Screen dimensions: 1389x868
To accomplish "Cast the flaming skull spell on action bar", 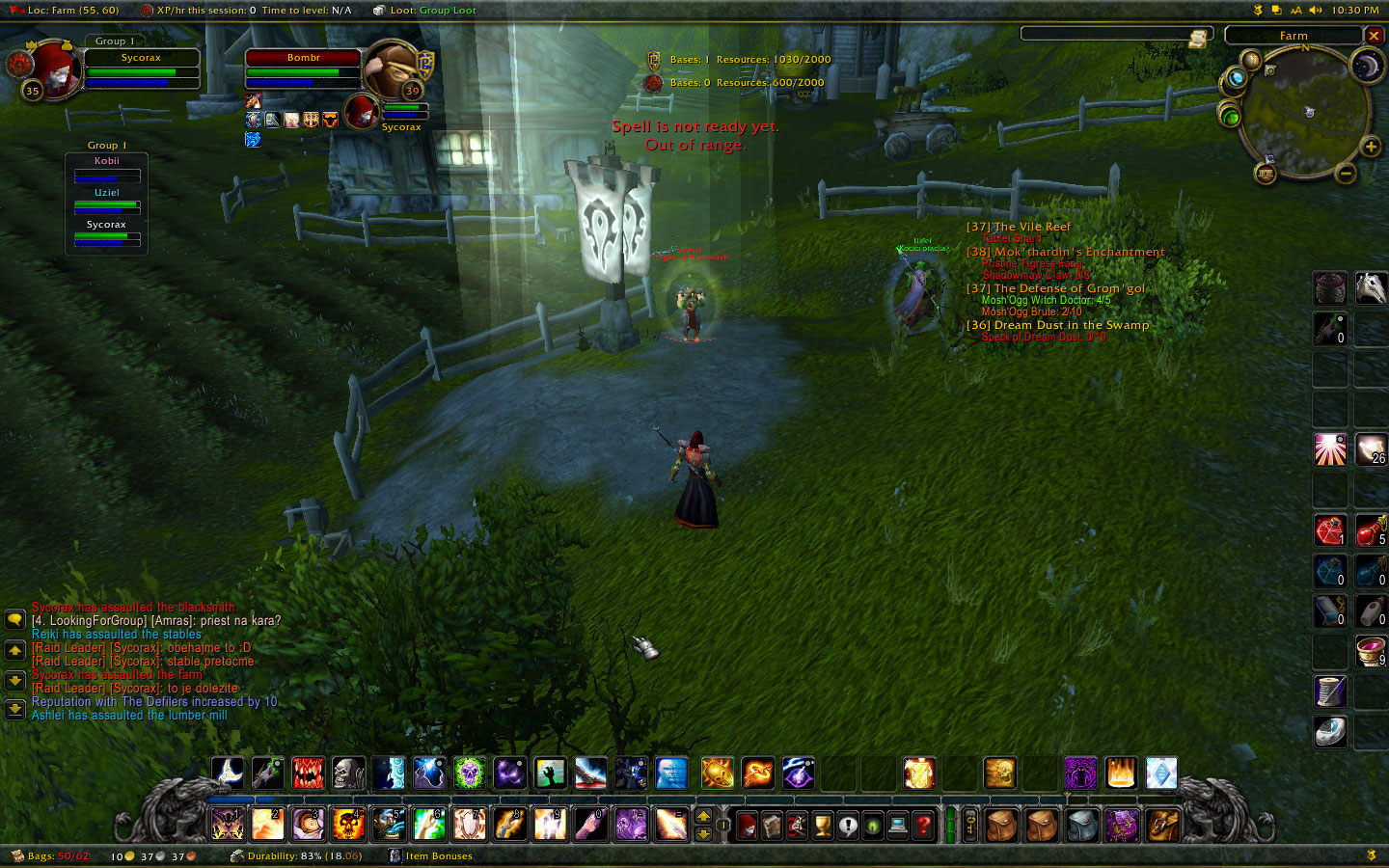I will (x=348, y=824).
